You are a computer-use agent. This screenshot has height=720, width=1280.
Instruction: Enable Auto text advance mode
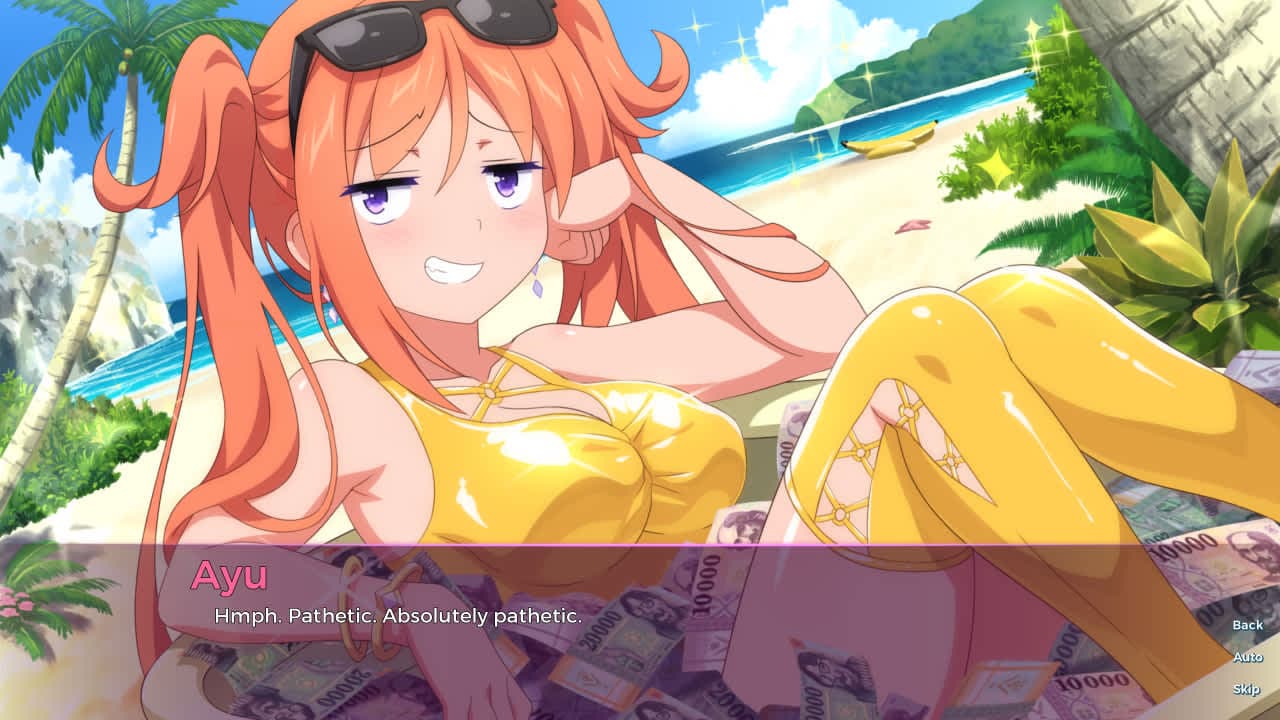click(1246, 658)
